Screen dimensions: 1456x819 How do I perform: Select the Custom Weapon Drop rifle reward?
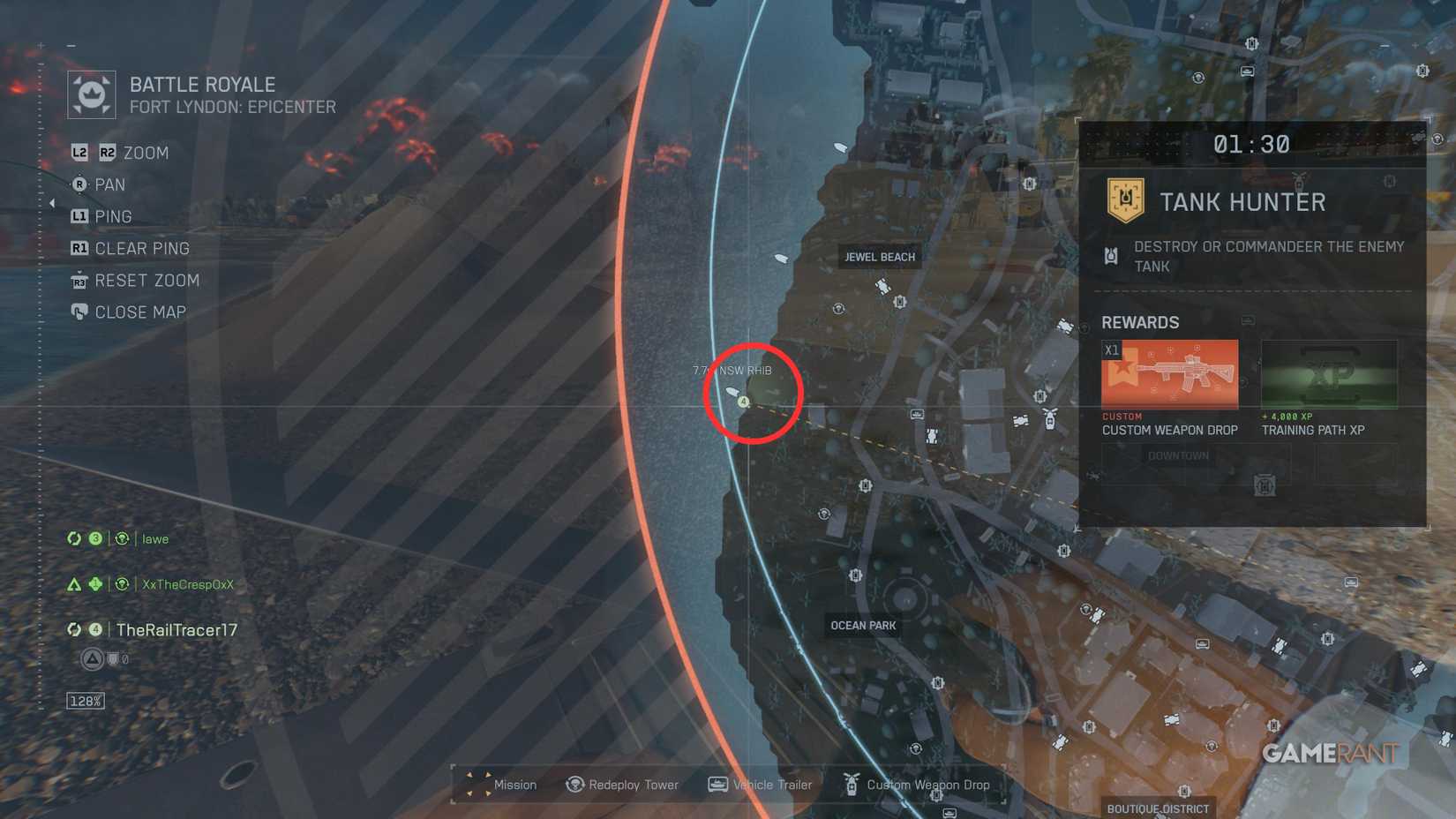tap(1168, 374)
